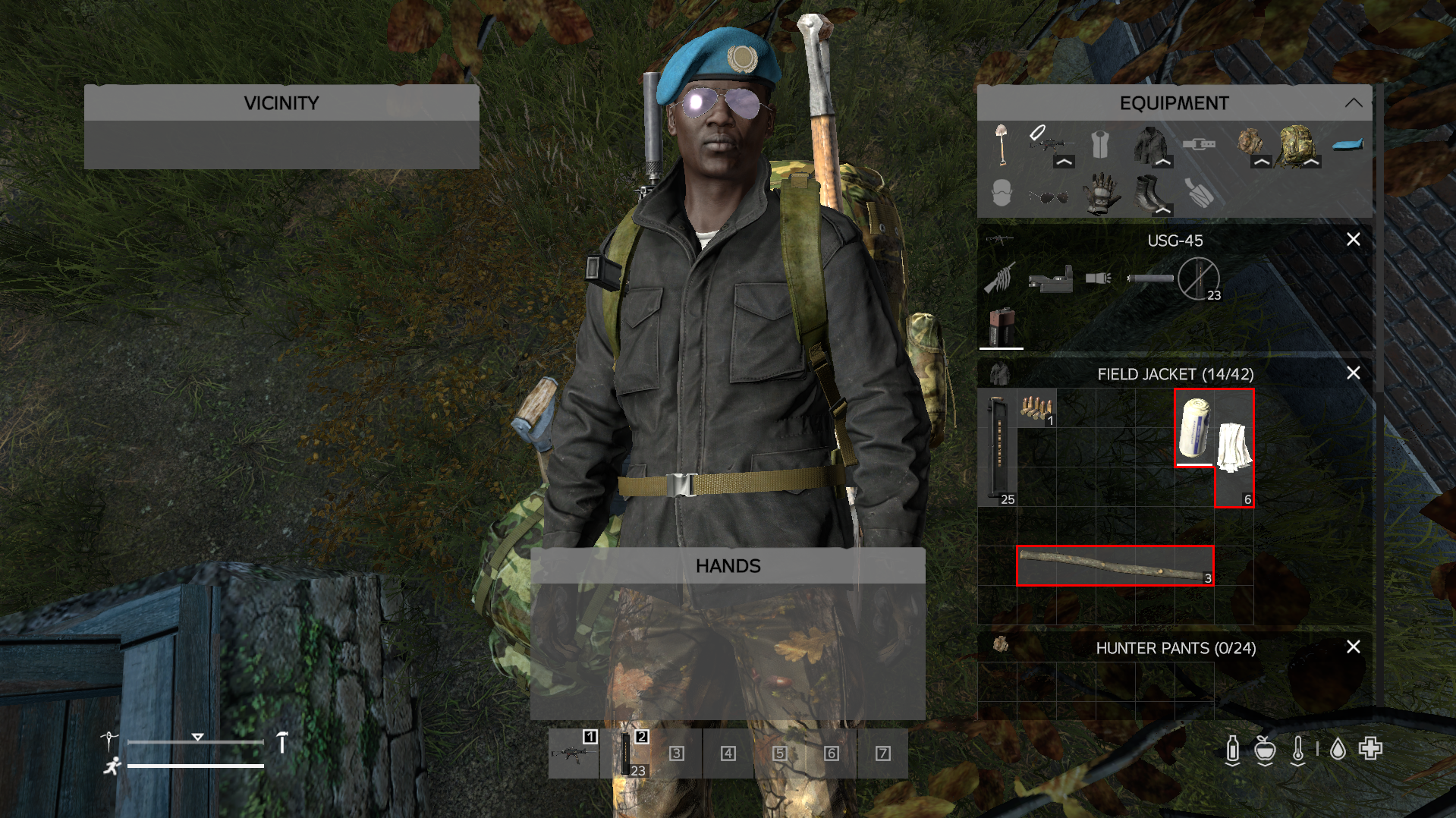Select the loose bullets in the jacket

1036,408
